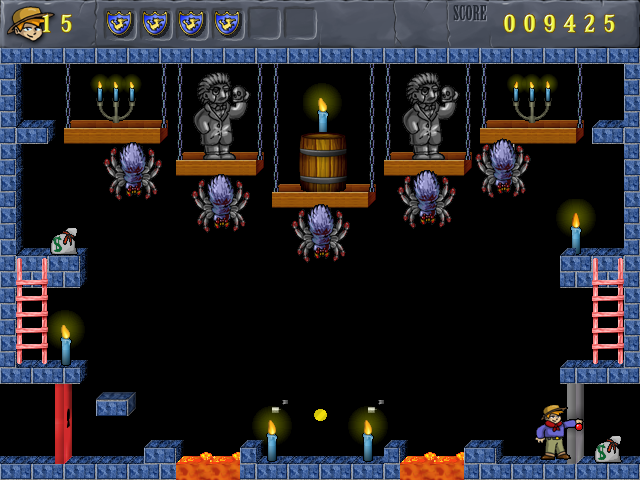Click the explorer portrait lives icon

(24, 22)
